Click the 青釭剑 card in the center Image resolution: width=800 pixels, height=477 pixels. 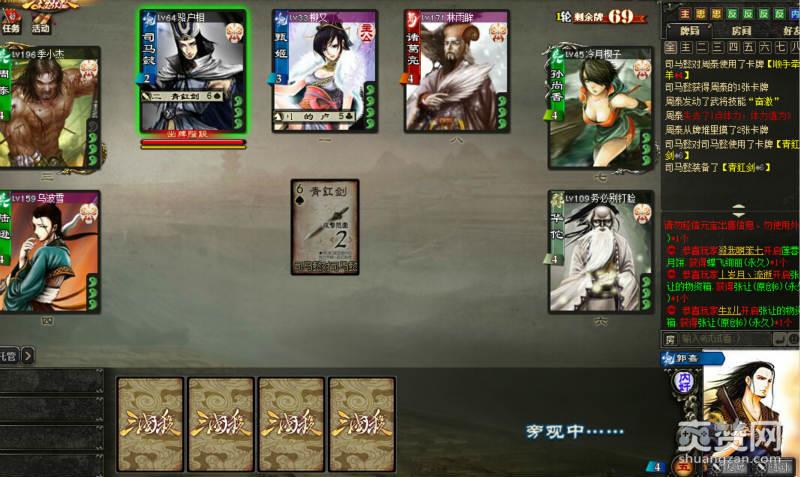click(x=325, y=228)
